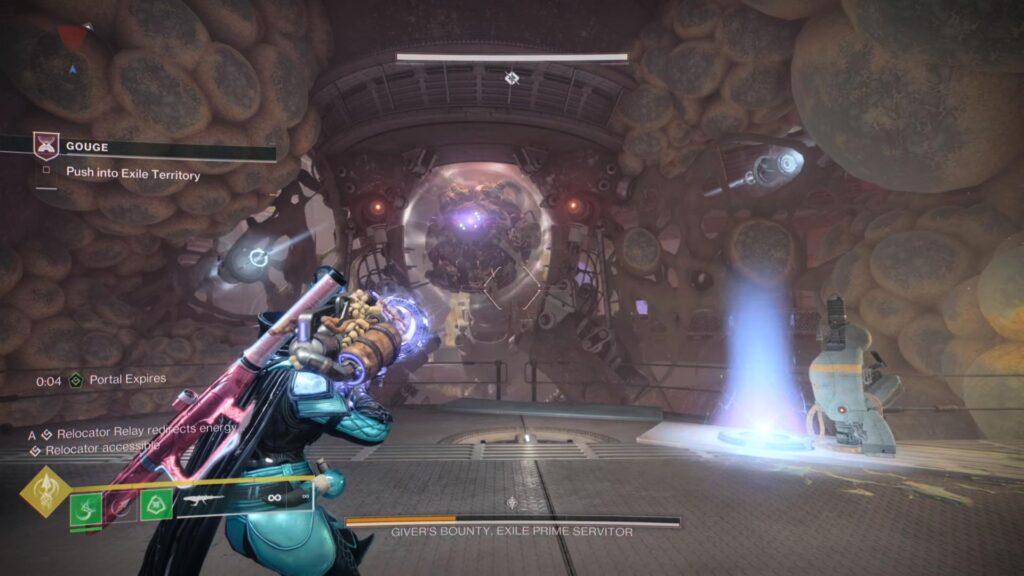Tick the Push into Exile Territory checkbox

46,173
